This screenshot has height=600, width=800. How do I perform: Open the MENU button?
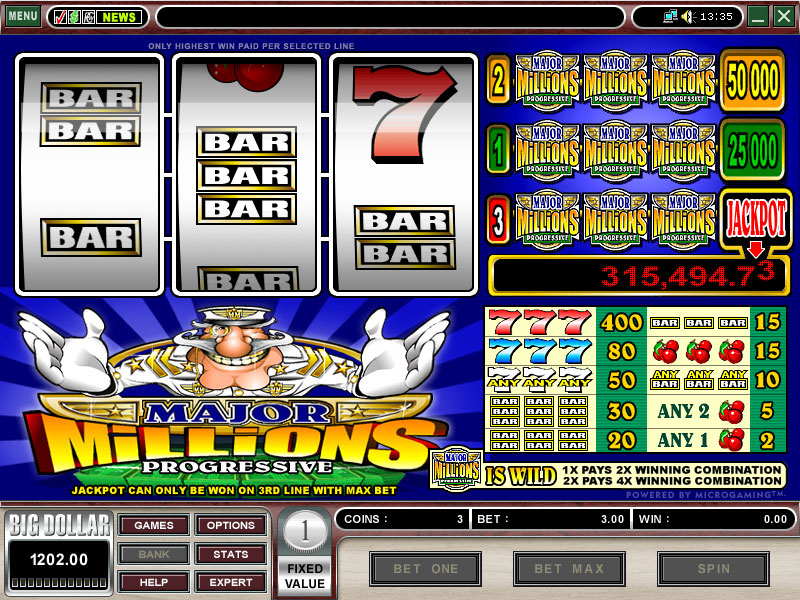click(22, 16)
